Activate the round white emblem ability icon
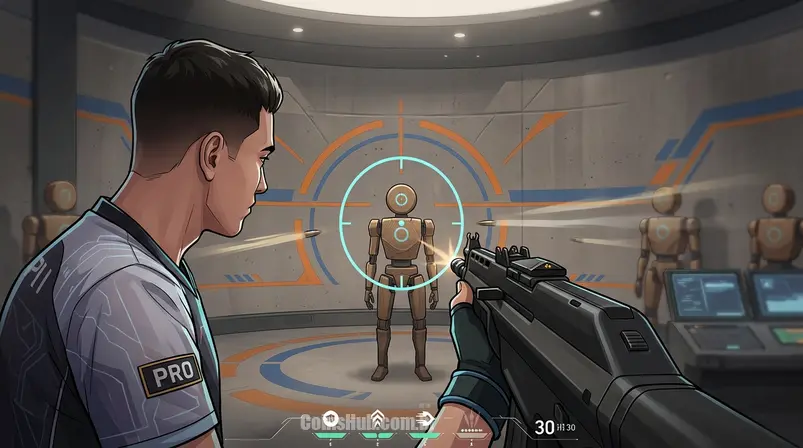Image resolution: width=803 pixels, height=448 pixels. coord(330,419)
